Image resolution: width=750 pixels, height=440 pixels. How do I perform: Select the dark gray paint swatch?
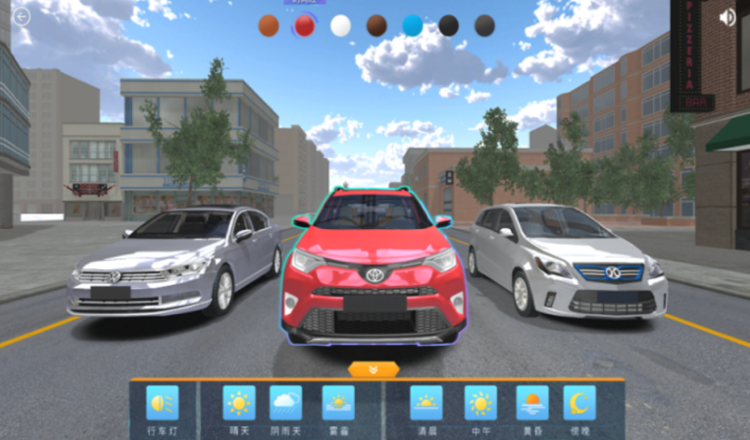pyautogui.click(x=485, y=26)
